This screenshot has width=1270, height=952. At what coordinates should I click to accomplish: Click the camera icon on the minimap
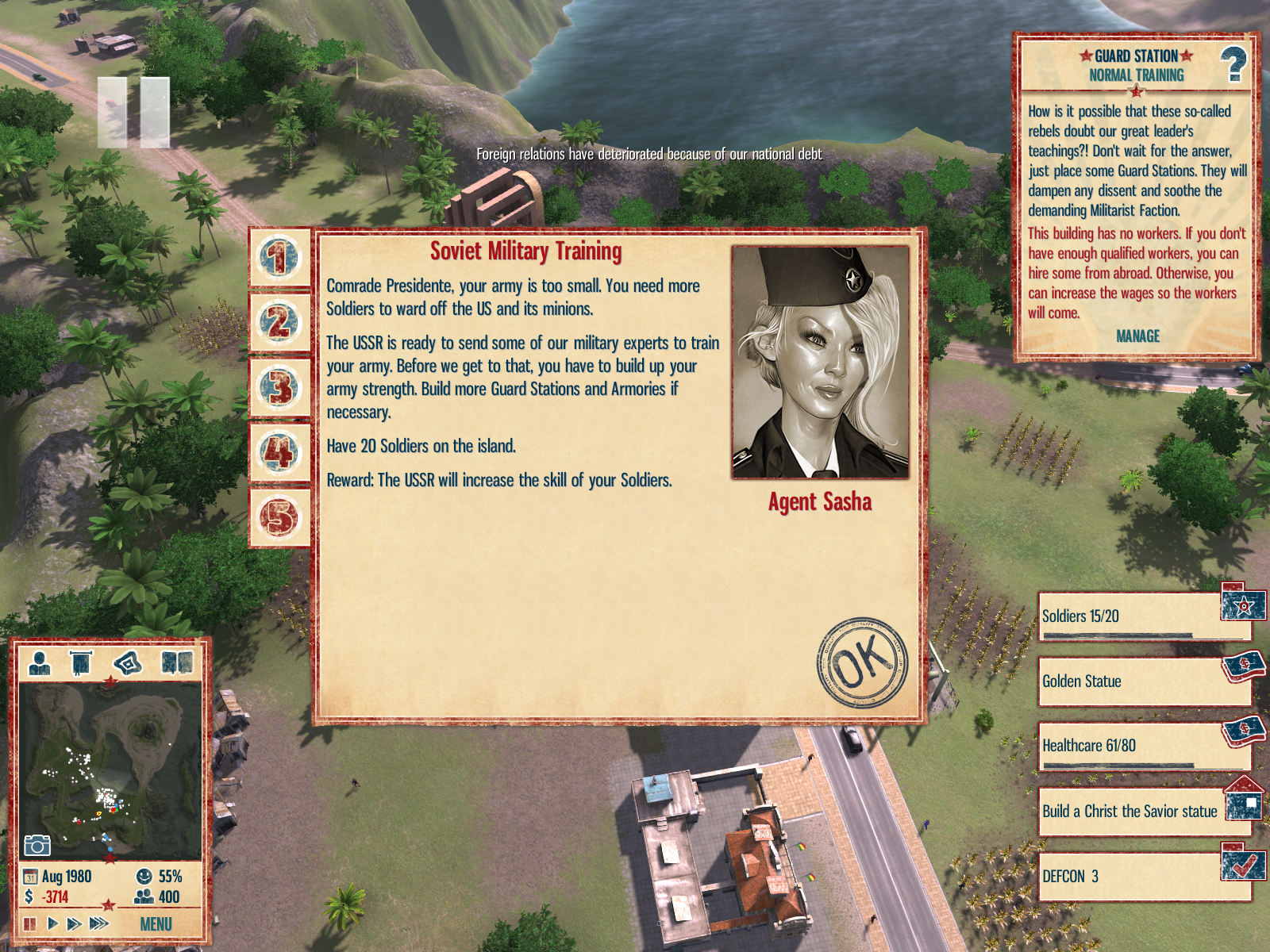pyautogui.click(x=37, y=845)
